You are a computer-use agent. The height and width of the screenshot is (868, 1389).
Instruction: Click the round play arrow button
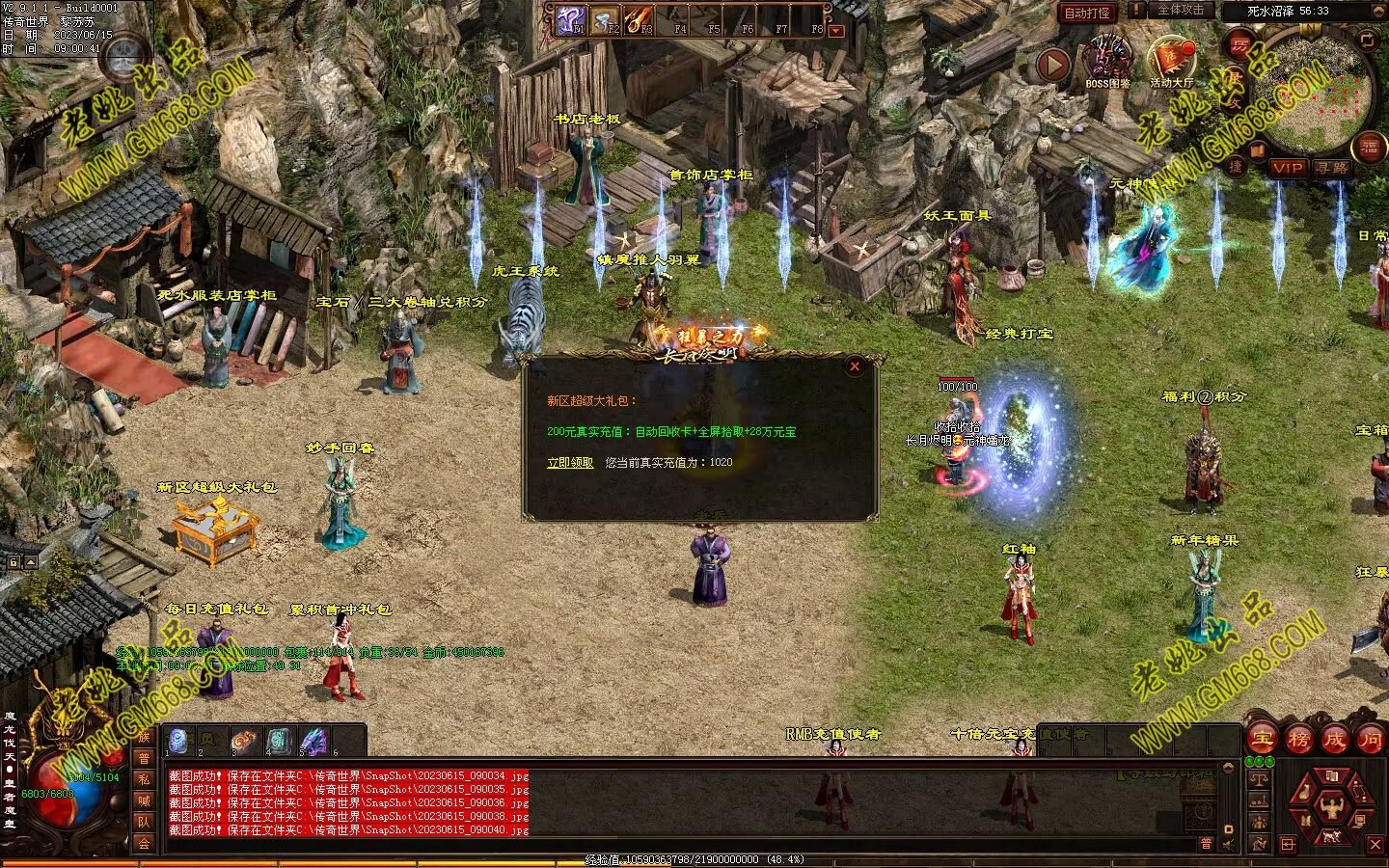click(1053, 65)
